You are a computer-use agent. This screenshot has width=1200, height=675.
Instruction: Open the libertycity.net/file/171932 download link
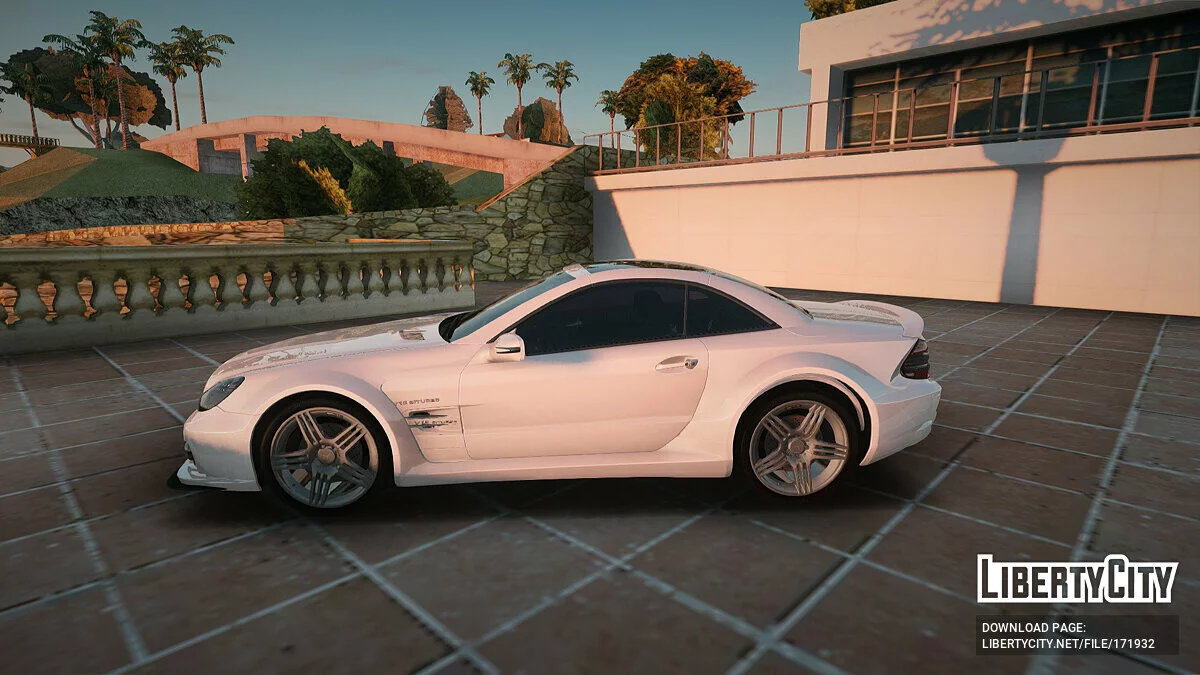pos(1068,643)
